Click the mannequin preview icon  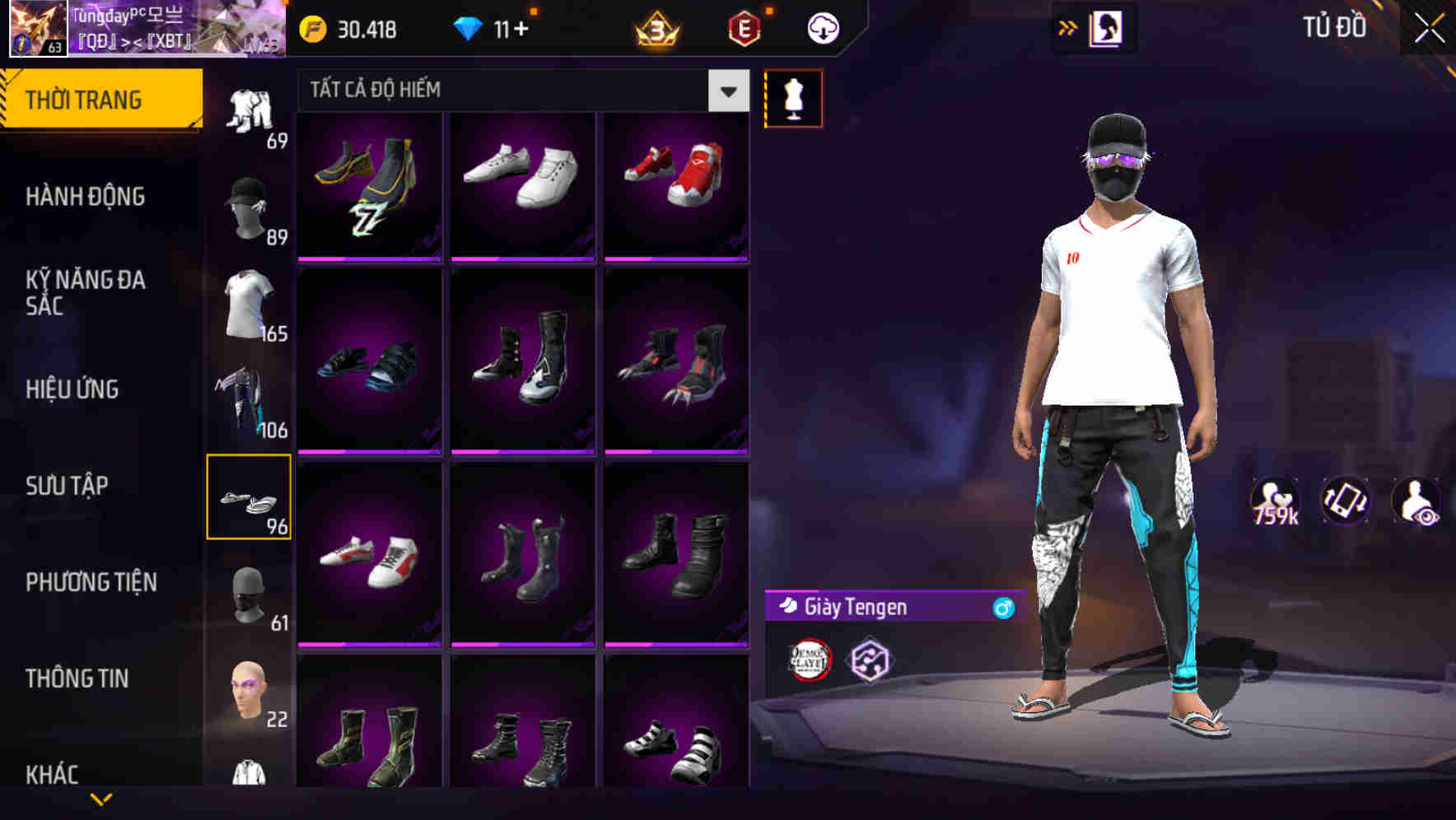click(793, 97)
